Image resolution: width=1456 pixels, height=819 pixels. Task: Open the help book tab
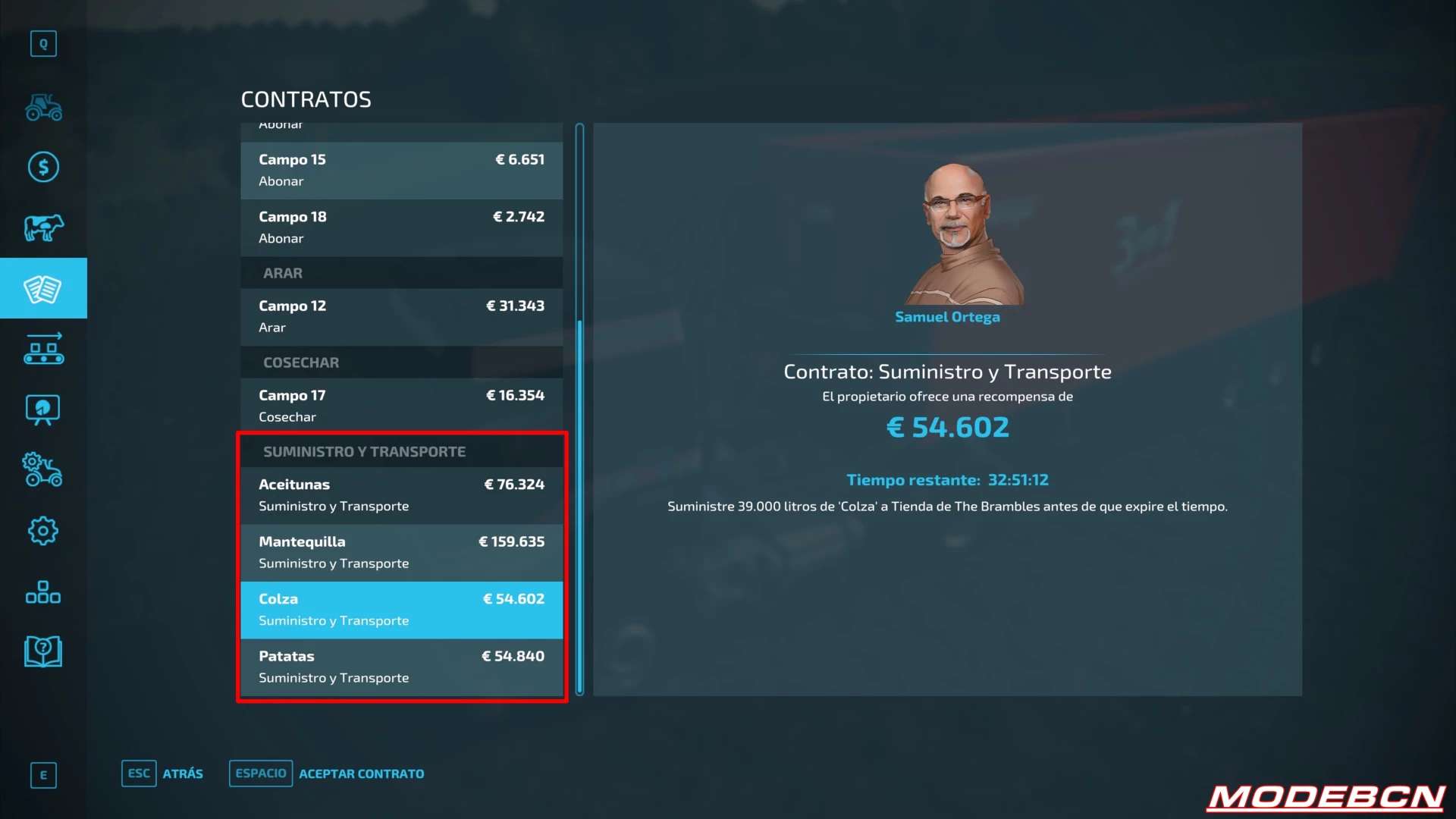pyautogui.click(x=43, y=651)
